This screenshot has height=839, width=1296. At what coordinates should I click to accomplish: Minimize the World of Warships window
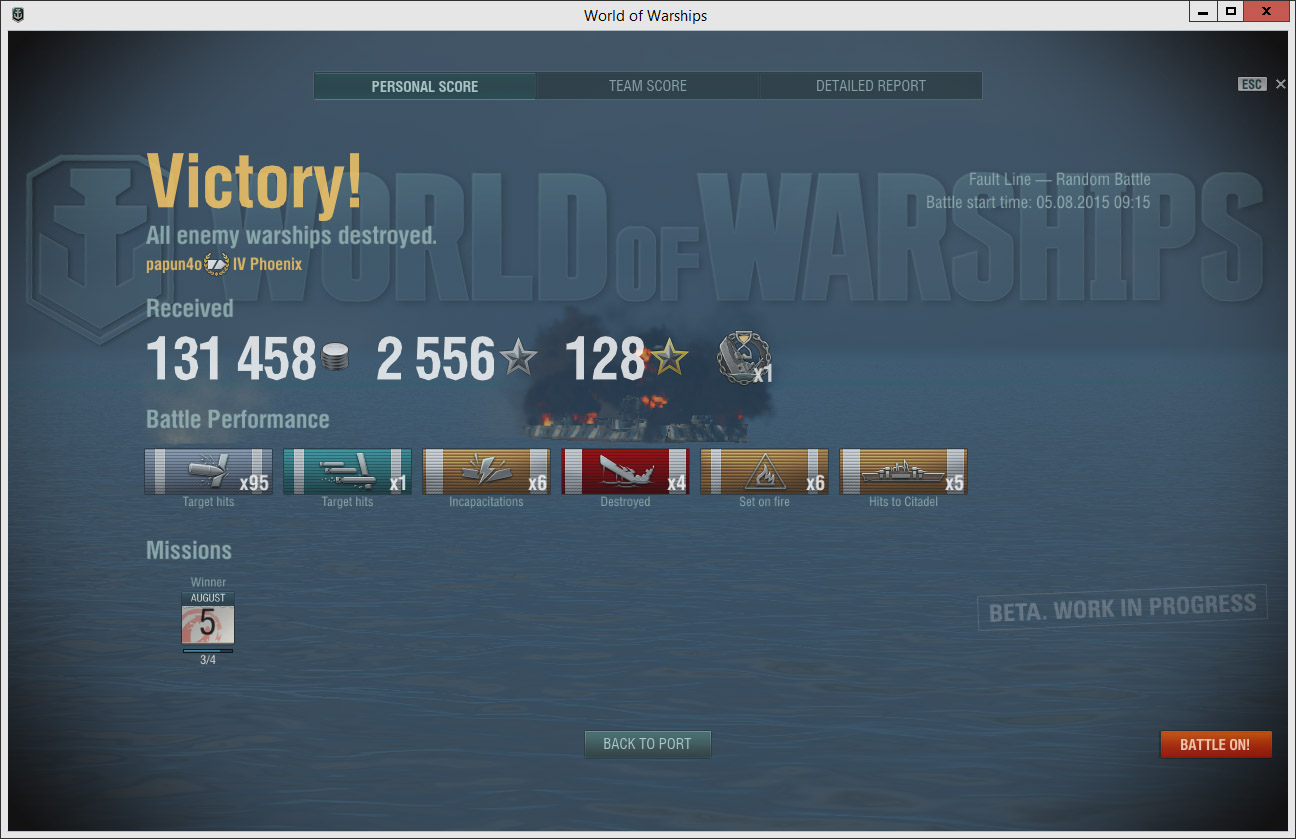[x=1203, y=12]
